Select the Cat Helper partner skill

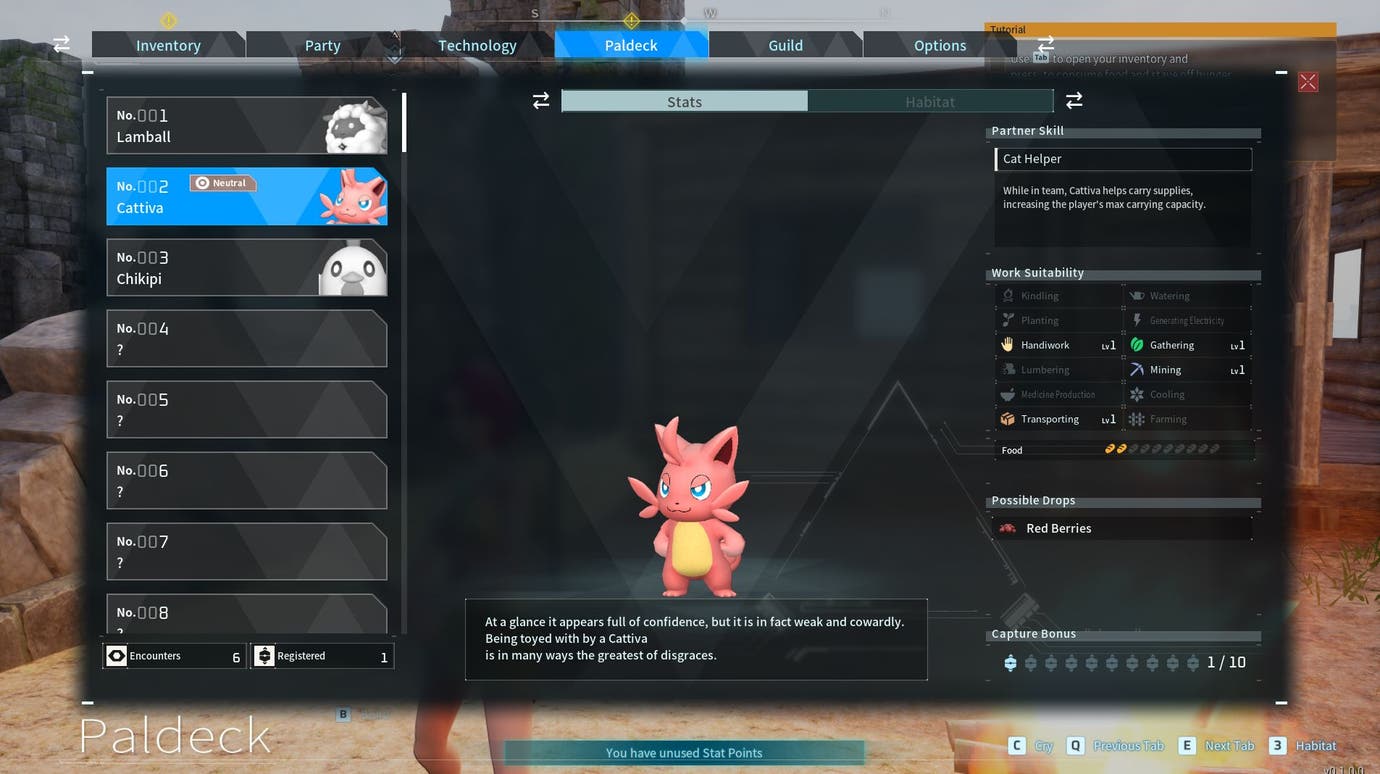point(1122,159)
